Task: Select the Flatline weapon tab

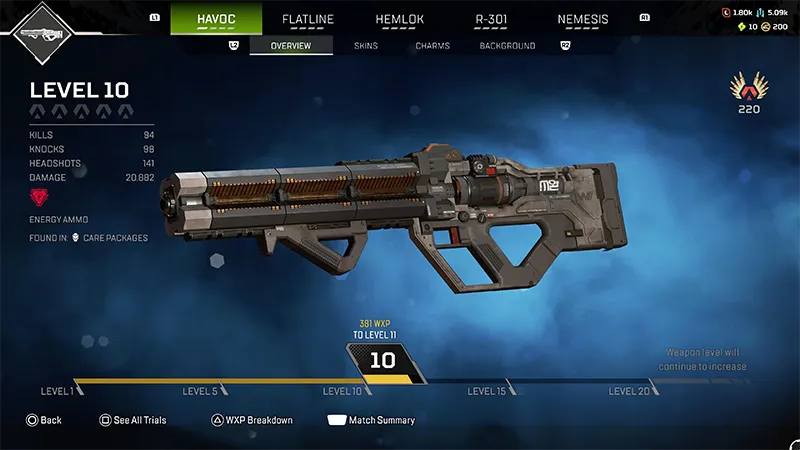Action: (307, 19)
